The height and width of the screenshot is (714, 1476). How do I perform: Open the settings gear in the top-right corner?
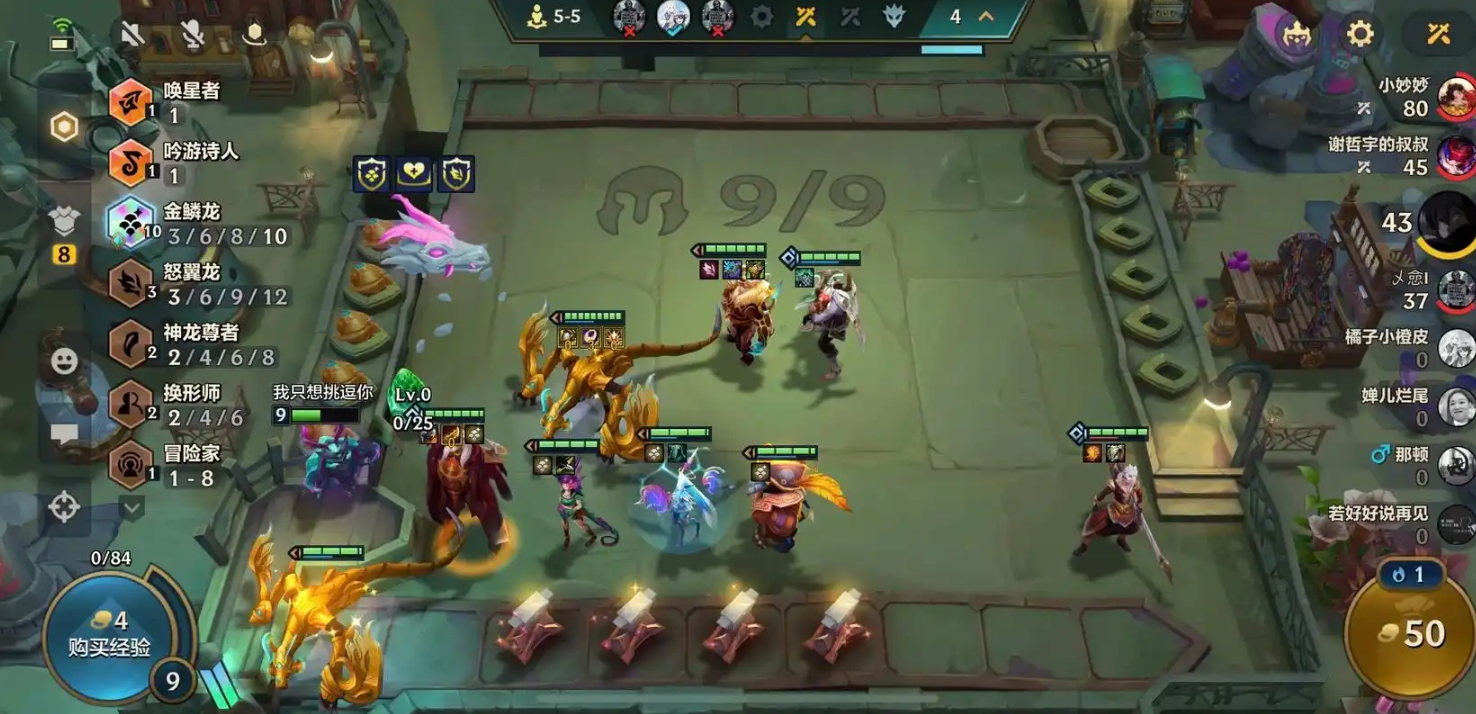[x=1360, y=34]
